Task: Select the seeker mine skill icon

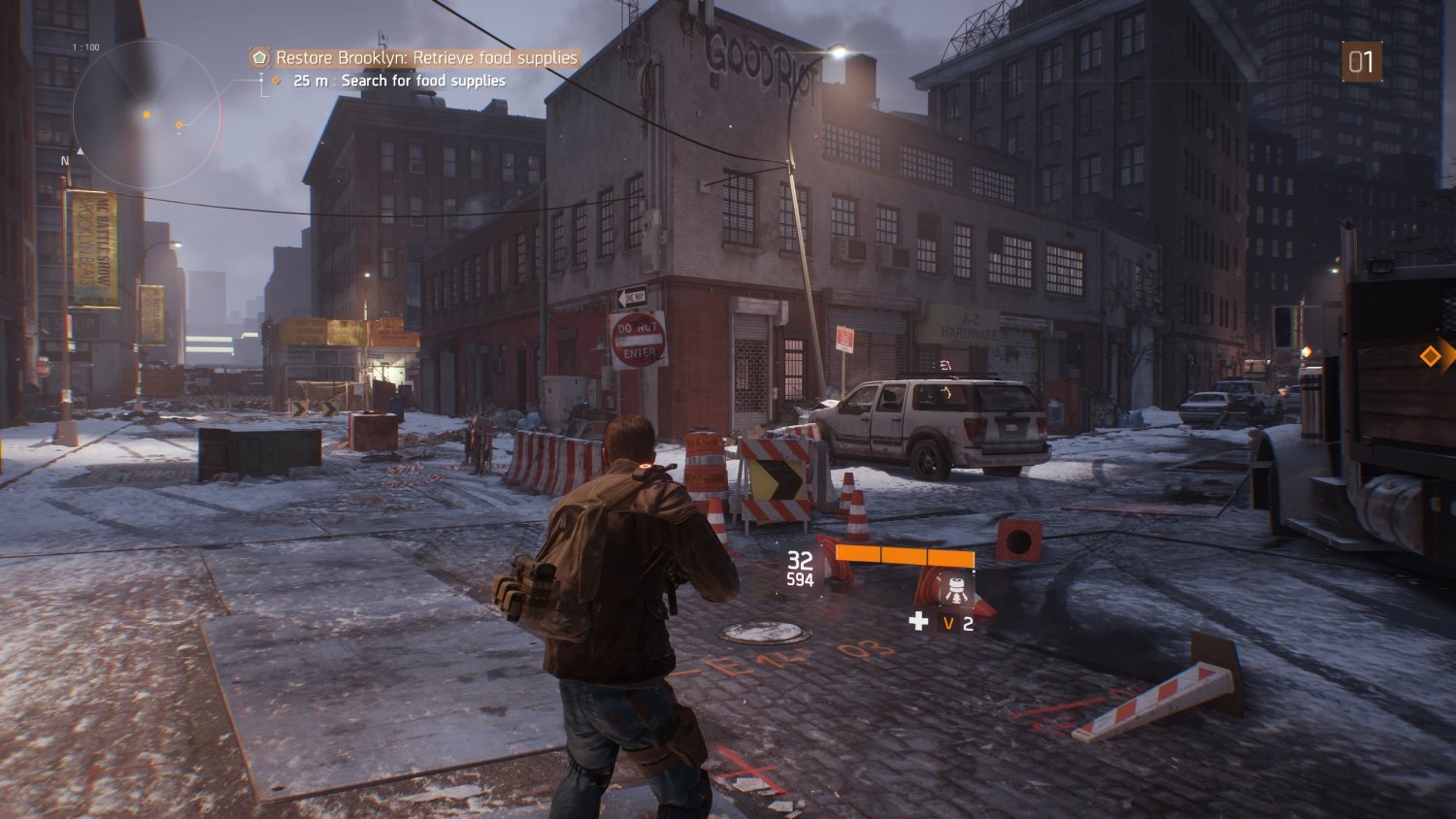Action: pyautogui.click(x=955, y=590)
